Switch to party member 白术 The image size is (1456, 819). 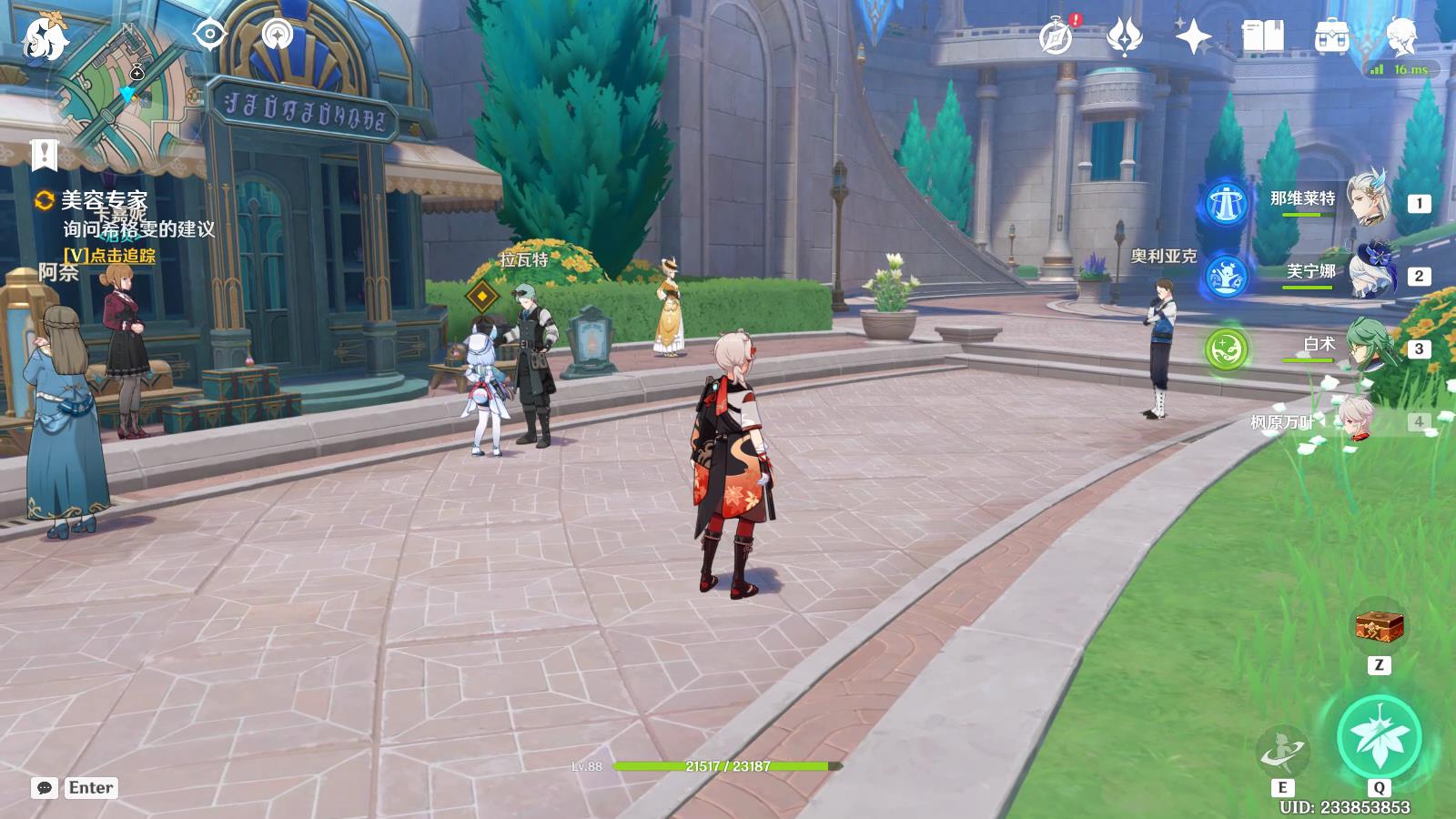coord(1368,345)
